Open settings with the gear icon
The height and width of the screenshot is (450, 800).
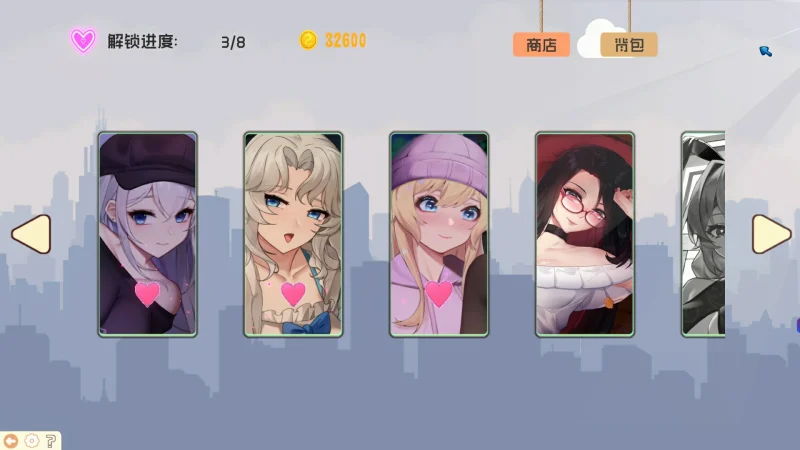[31, 440]
